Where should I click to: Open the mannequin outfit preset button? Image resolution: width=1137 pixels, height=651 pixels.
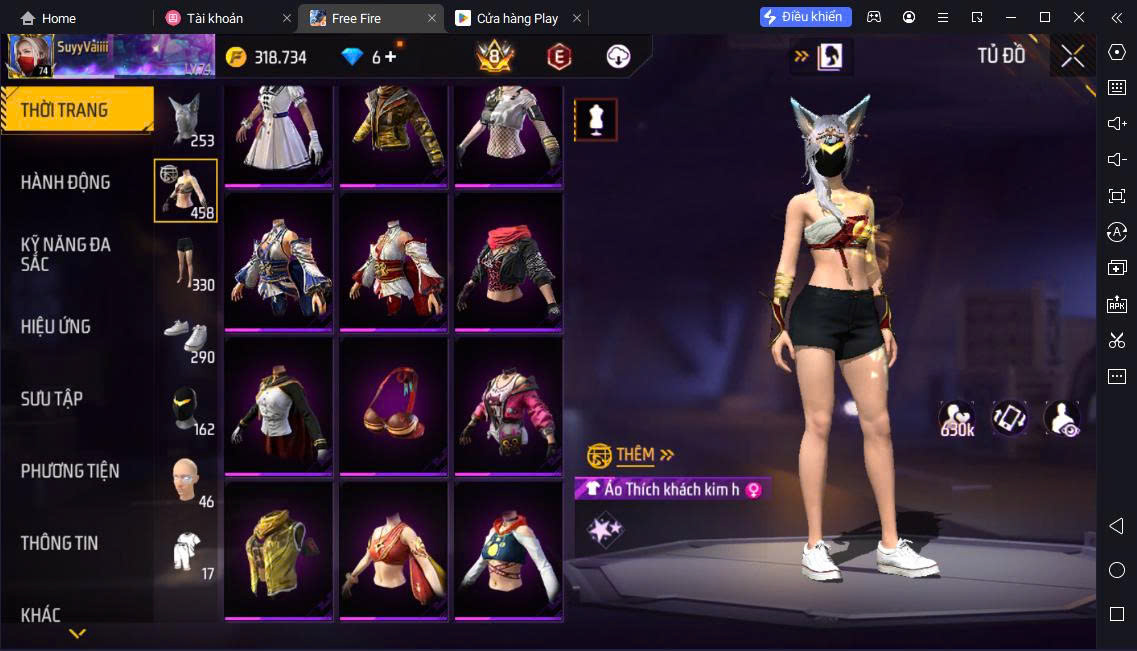595,120
